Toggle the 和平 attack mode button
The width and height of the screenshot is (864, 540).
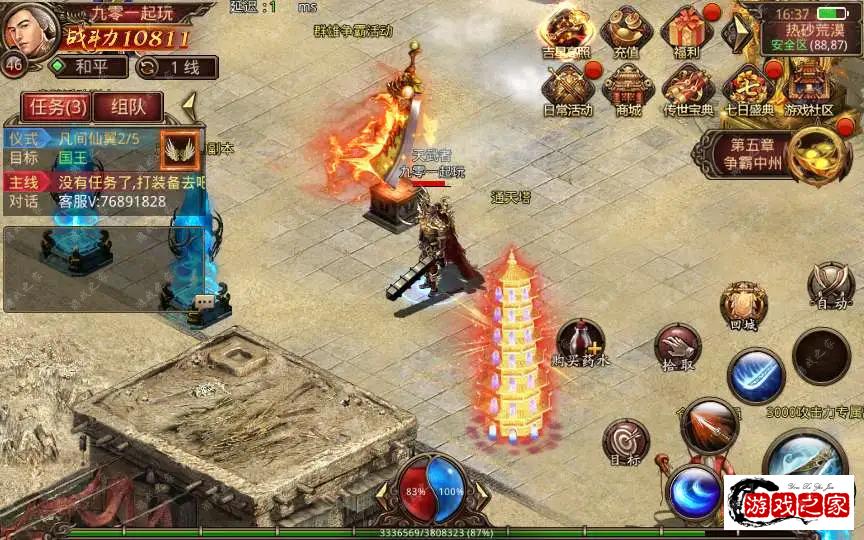pos(89,67)
